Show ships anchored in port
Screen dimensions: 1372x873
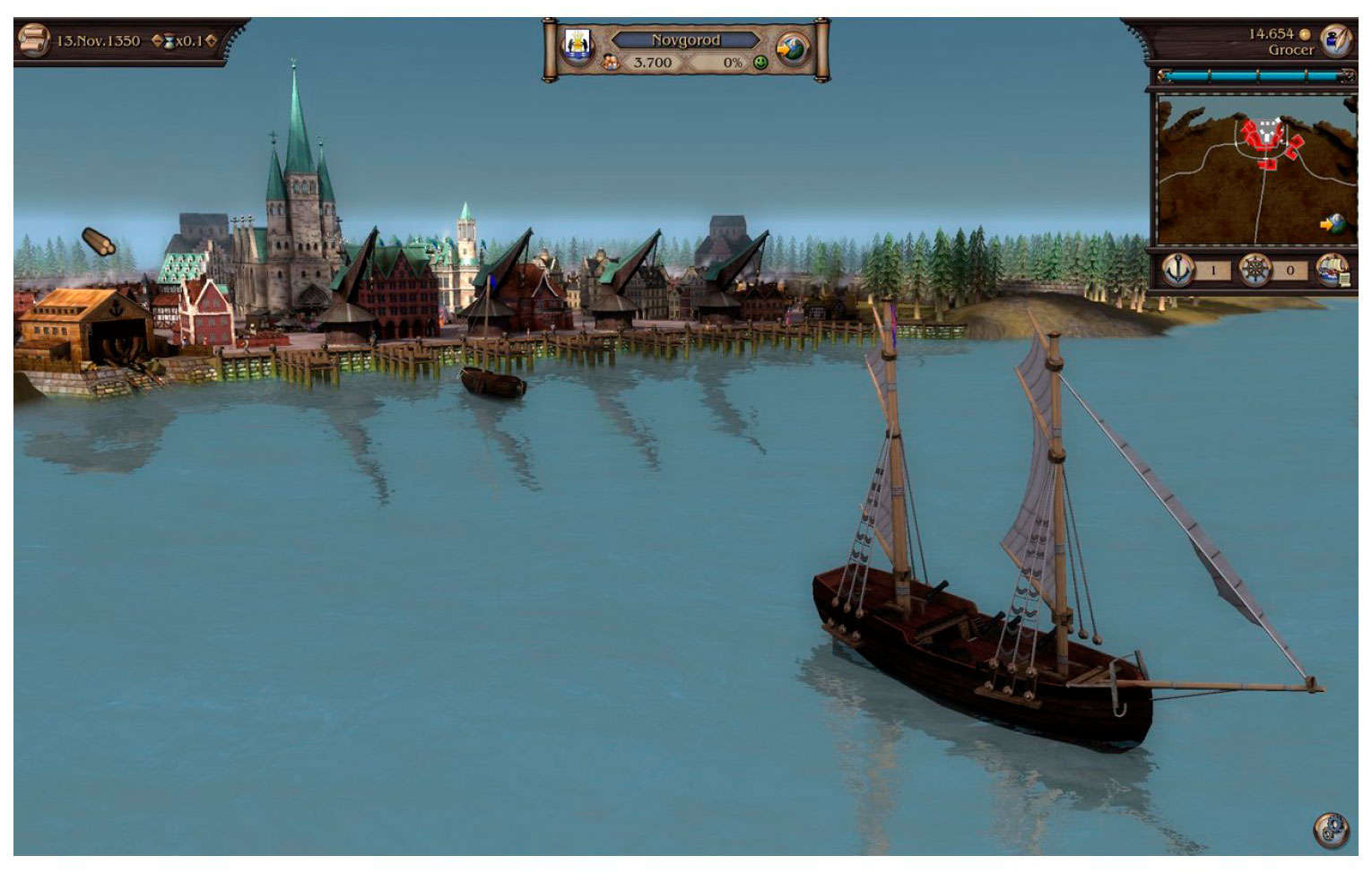pos(1177,269)
